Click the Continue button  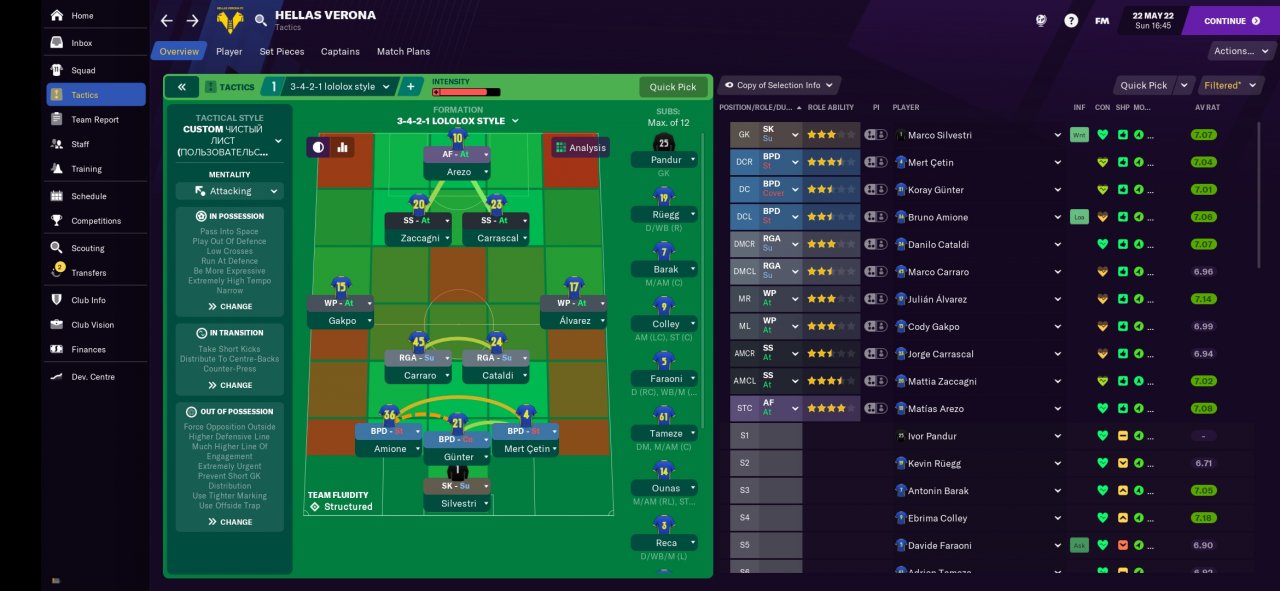(x=1230, y=20)
